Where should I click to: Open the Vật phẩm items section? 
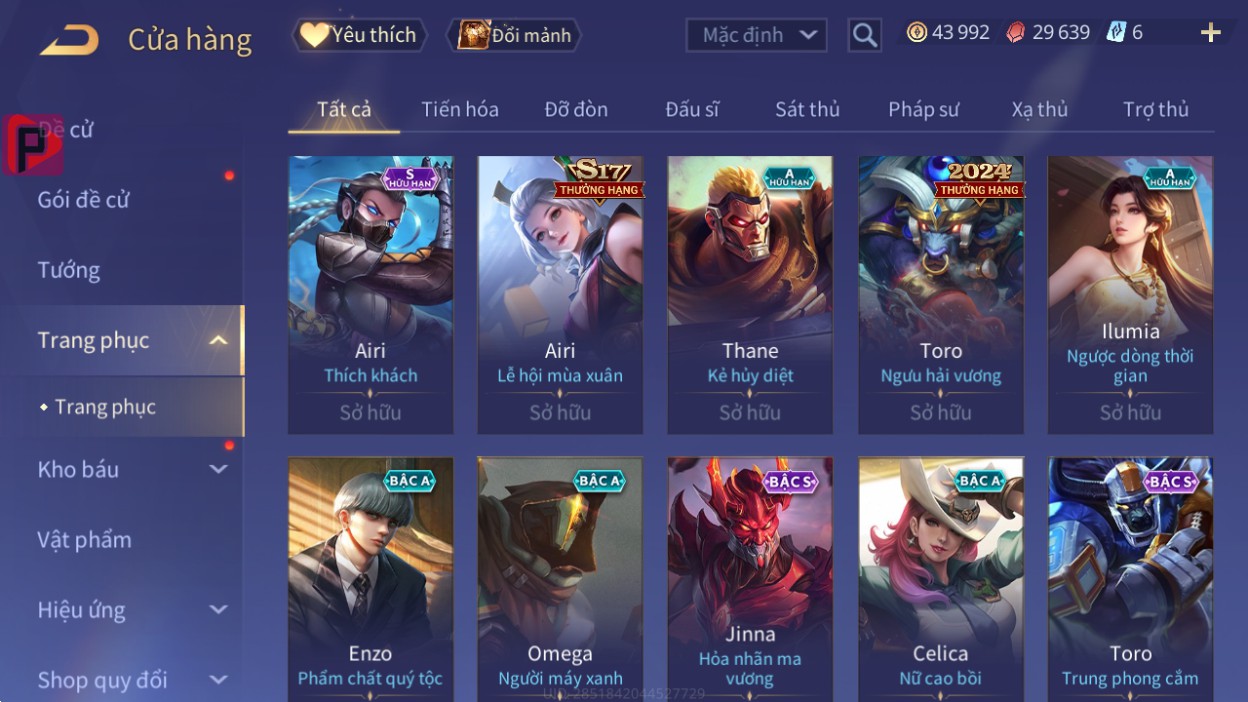tap(85, 540)
